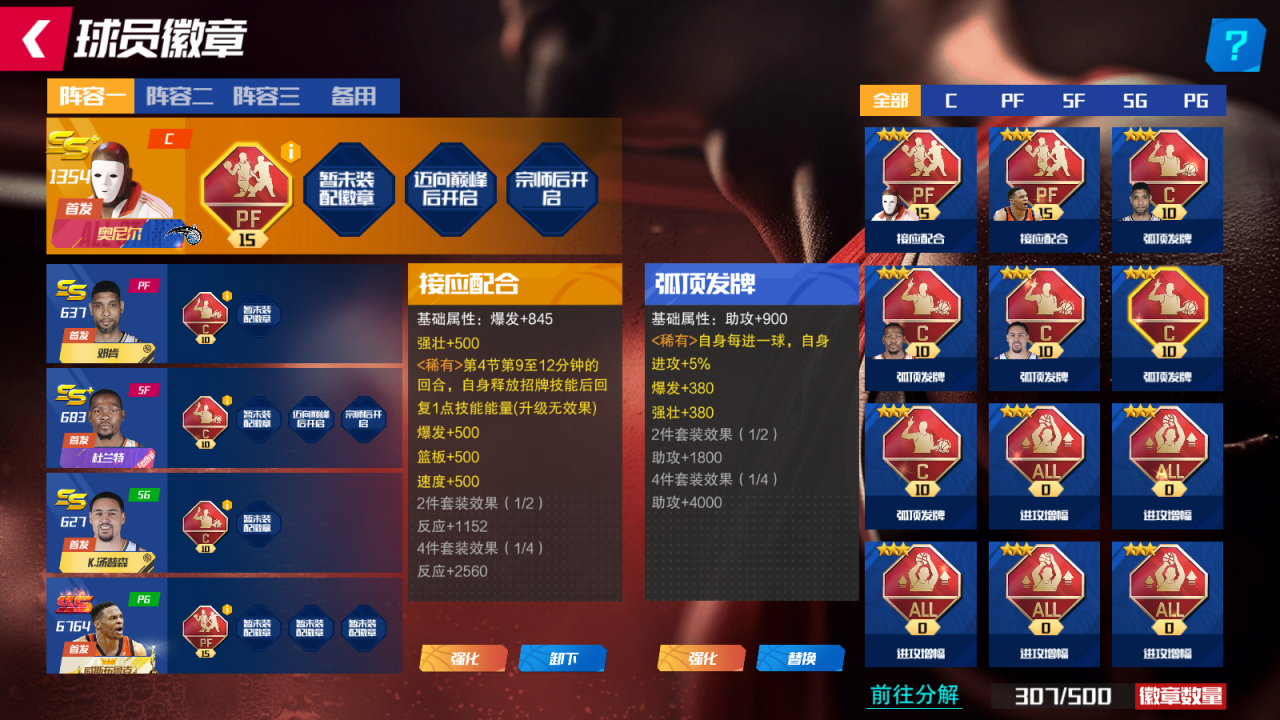Select 杜兰特's player card
This screenshot has height=720, width=1280.
point(107,421)
